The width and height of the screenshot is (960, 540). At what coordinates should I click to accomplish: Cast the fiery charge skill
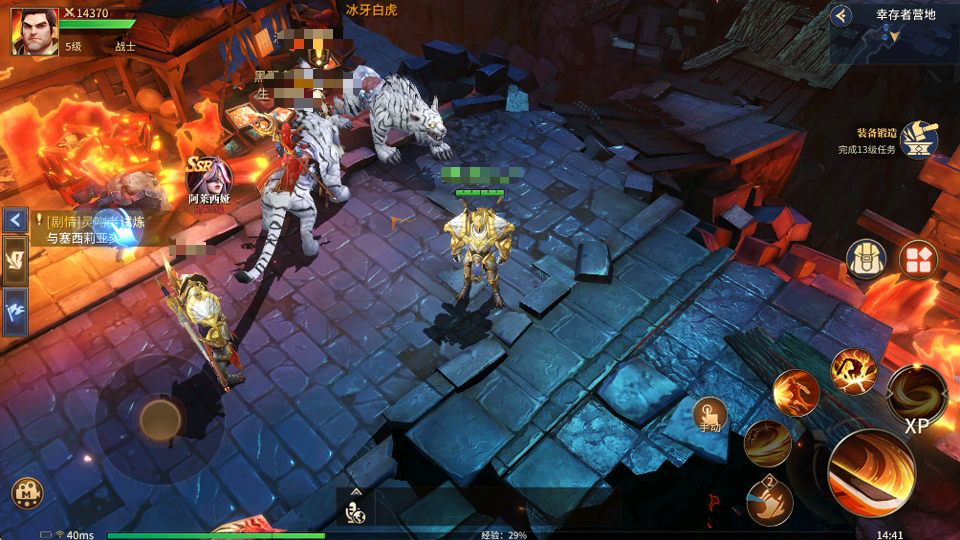coord(796,393)
